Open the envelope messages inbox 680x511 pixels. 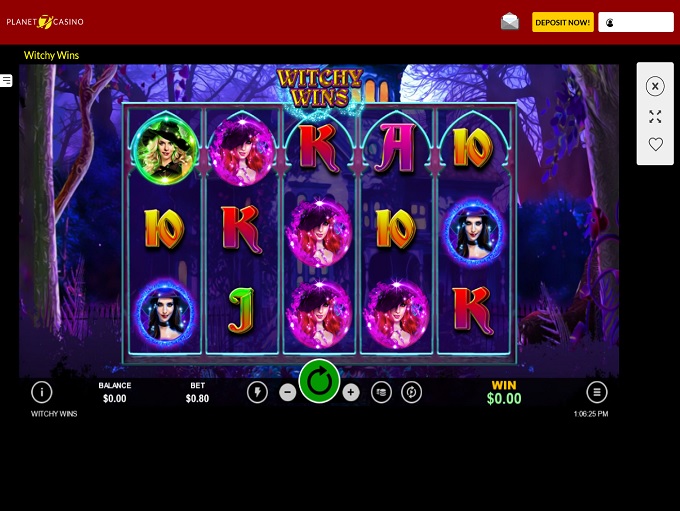510,22
